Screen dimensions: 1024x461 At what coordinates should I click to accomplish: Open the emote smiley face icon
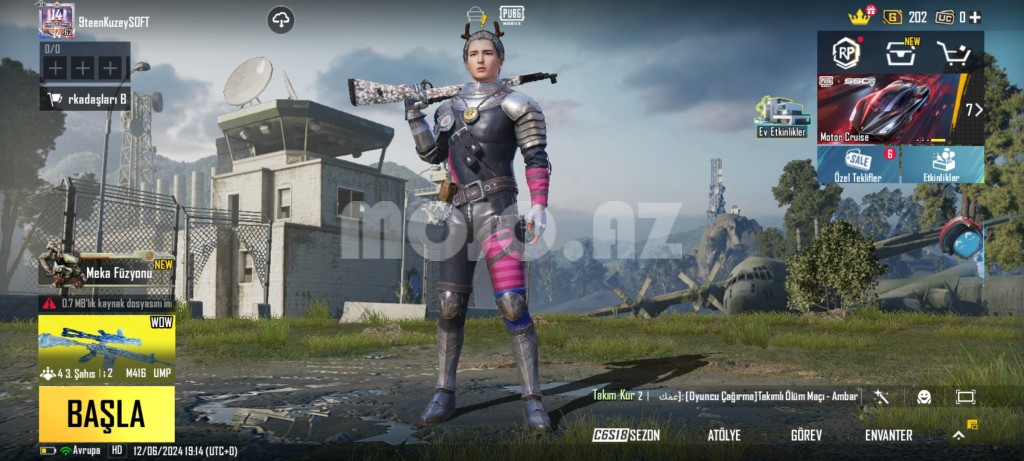coord(924,397)
